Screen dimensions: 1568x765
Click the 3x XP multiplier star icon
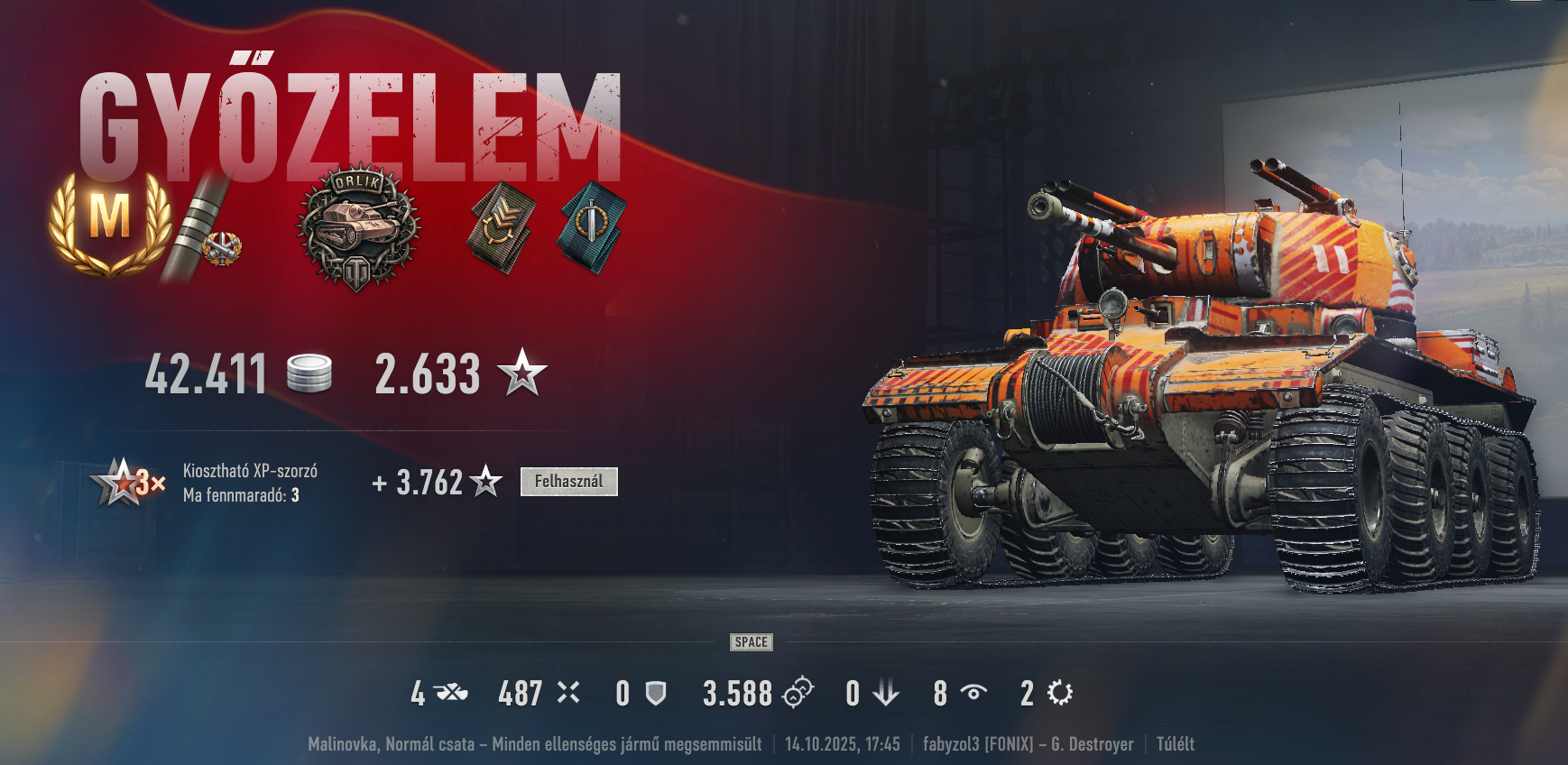click(x=127, y=483)
